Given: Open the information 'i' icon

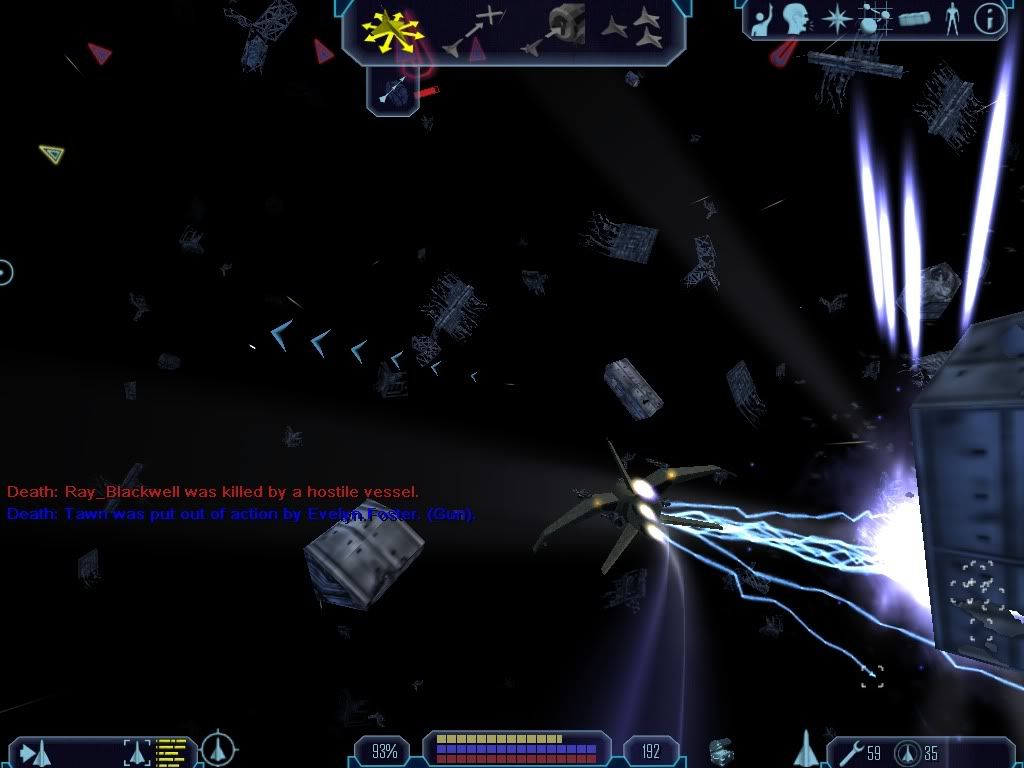Looking at the screenshot, I should 988,19.
